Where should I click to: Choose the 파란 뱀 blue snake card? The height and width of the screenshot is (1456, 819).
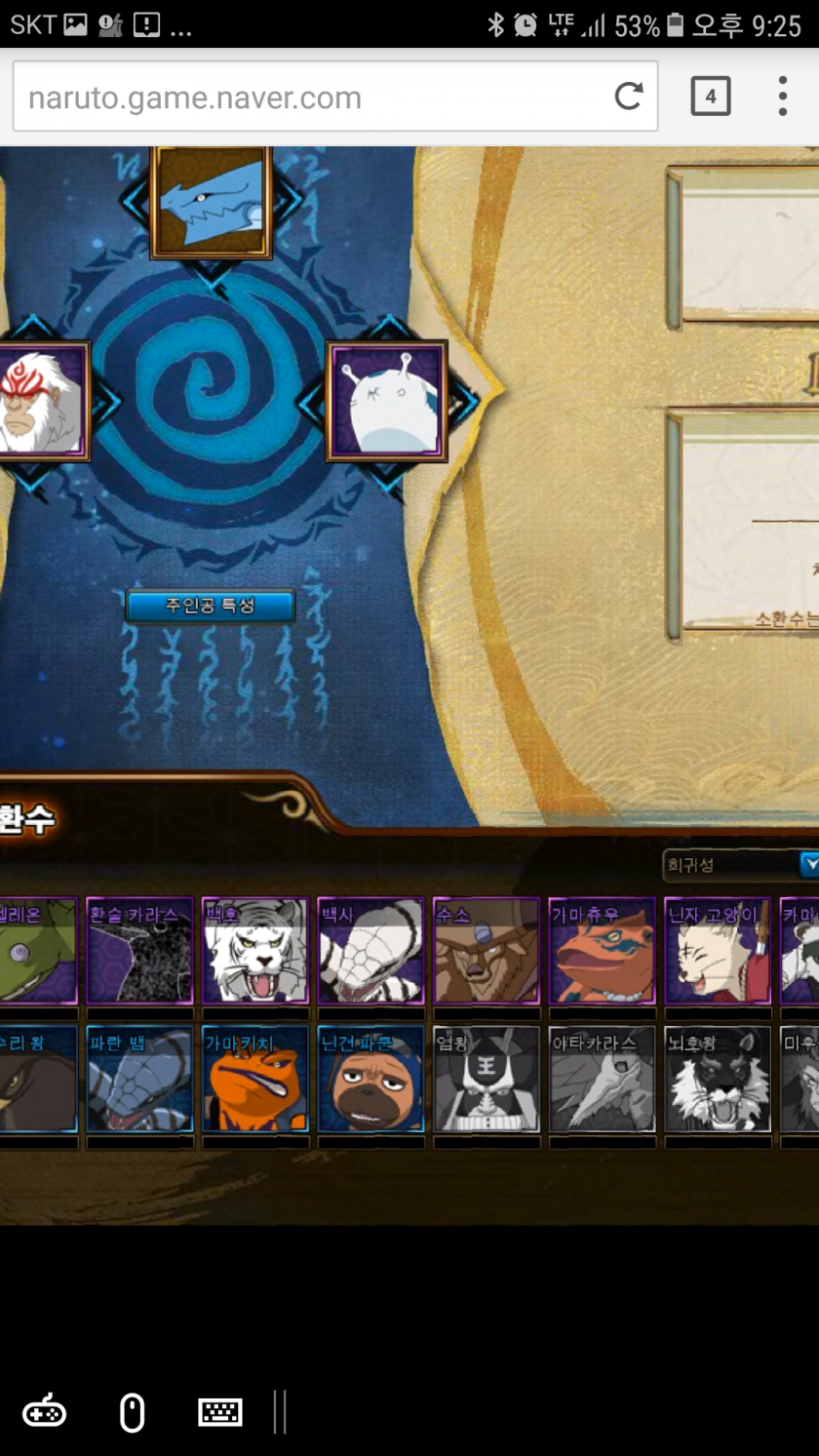click(139, 1079)
